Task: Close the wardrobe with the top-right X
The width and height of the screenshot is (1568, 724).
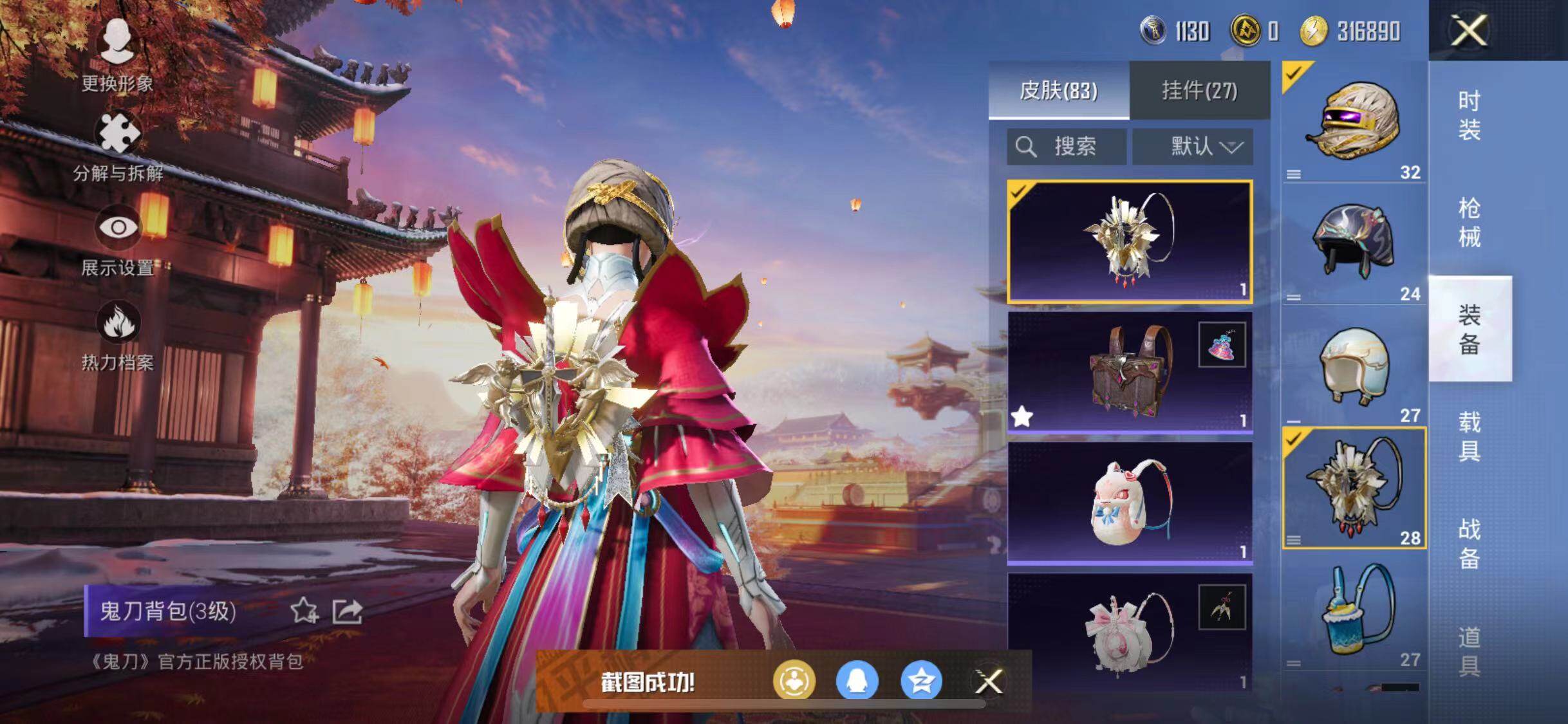Action: coord(1469,30)
